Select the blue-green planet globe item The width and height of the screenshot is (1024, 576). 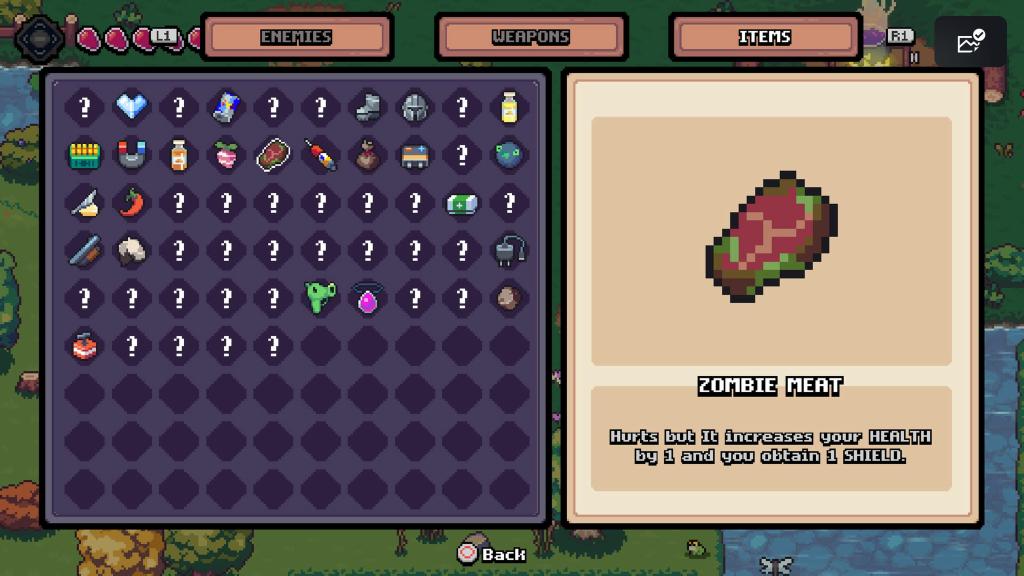509,155
